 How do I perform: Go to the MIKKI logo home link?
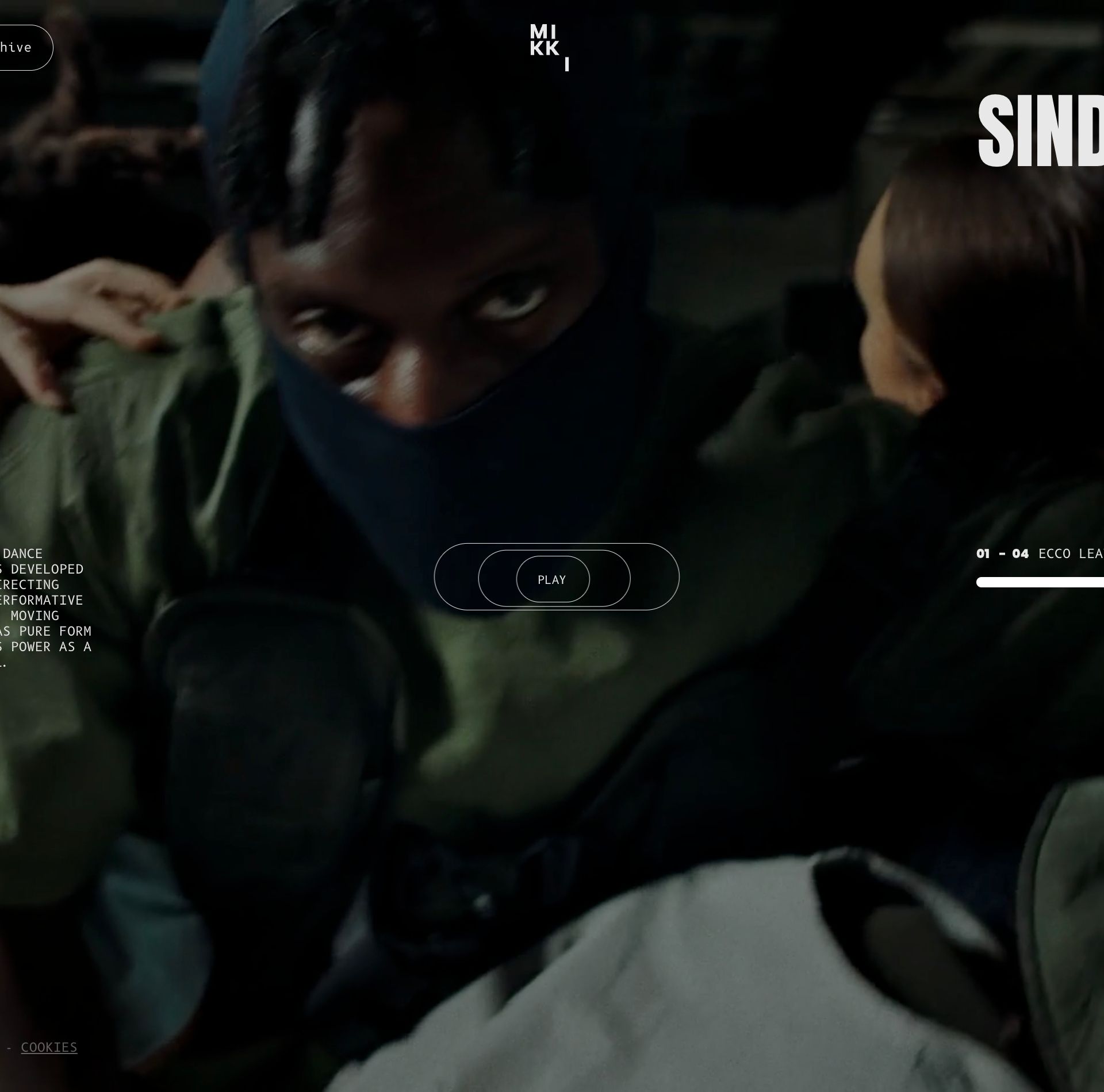549,48
